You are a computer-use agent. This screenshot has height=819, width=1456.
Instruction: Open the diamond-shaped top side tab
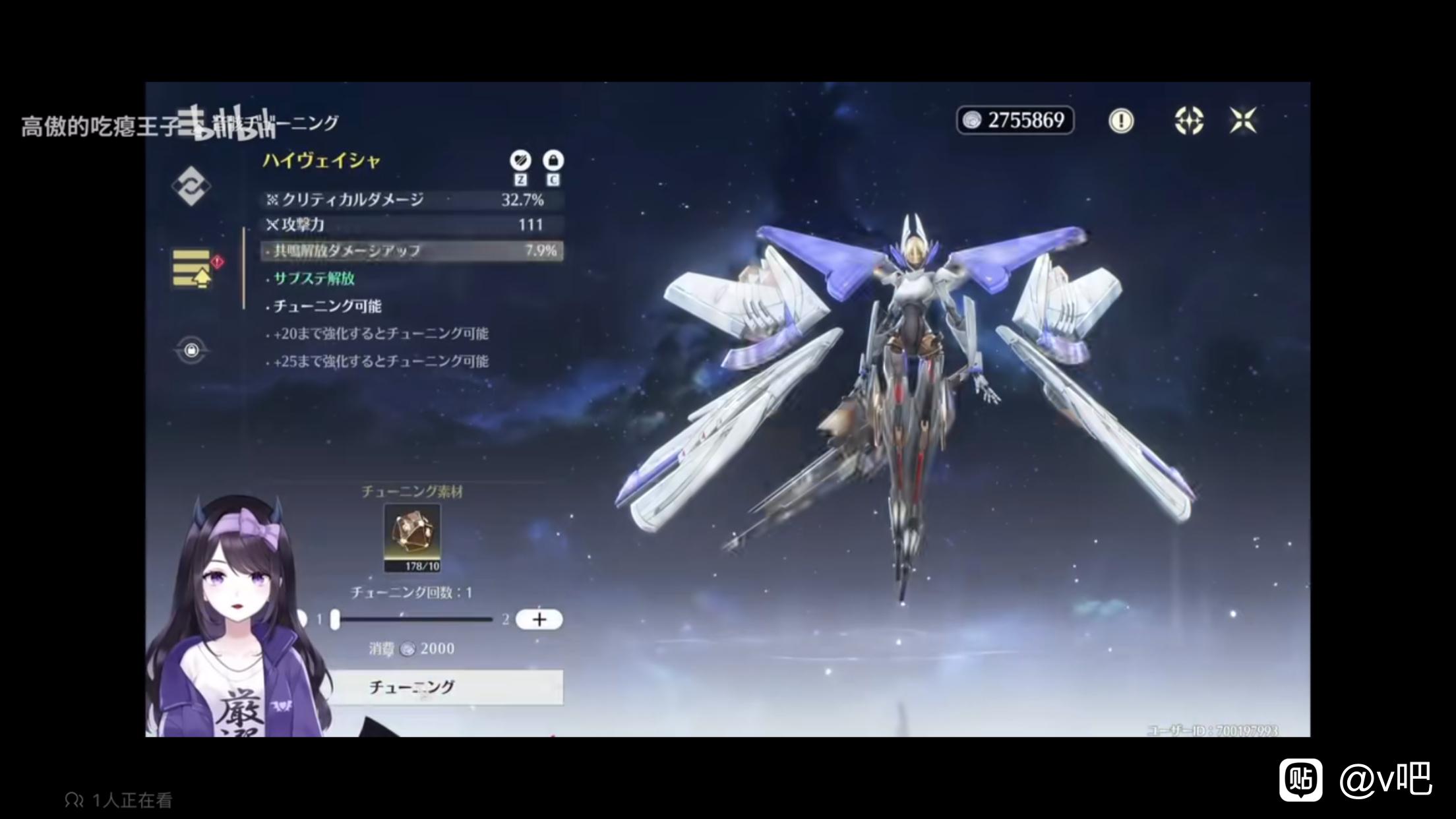[191, 186]
